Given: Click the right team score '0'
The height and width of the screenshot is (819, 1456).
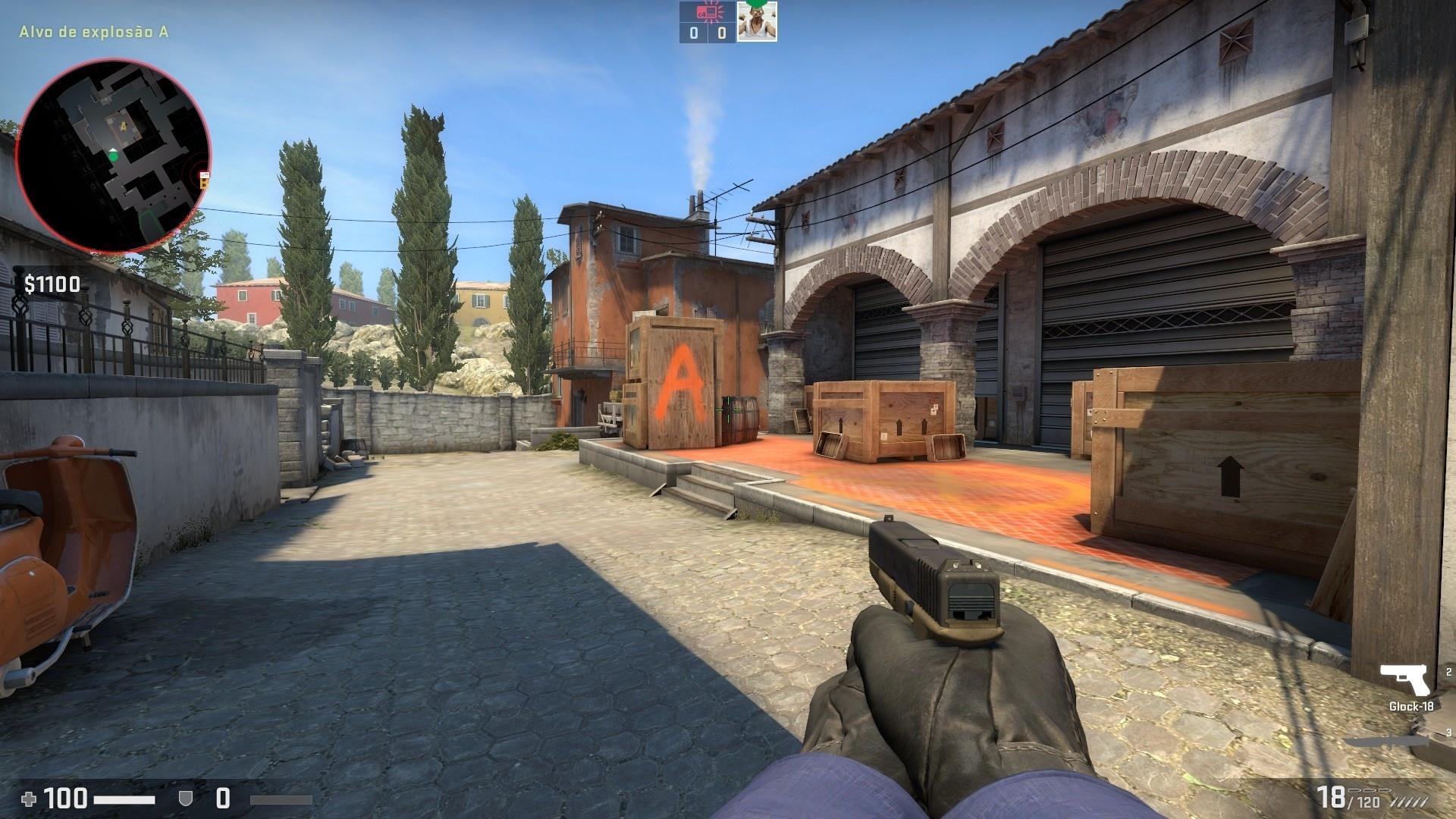Looking at the screenshot, I should coord(721,33).
